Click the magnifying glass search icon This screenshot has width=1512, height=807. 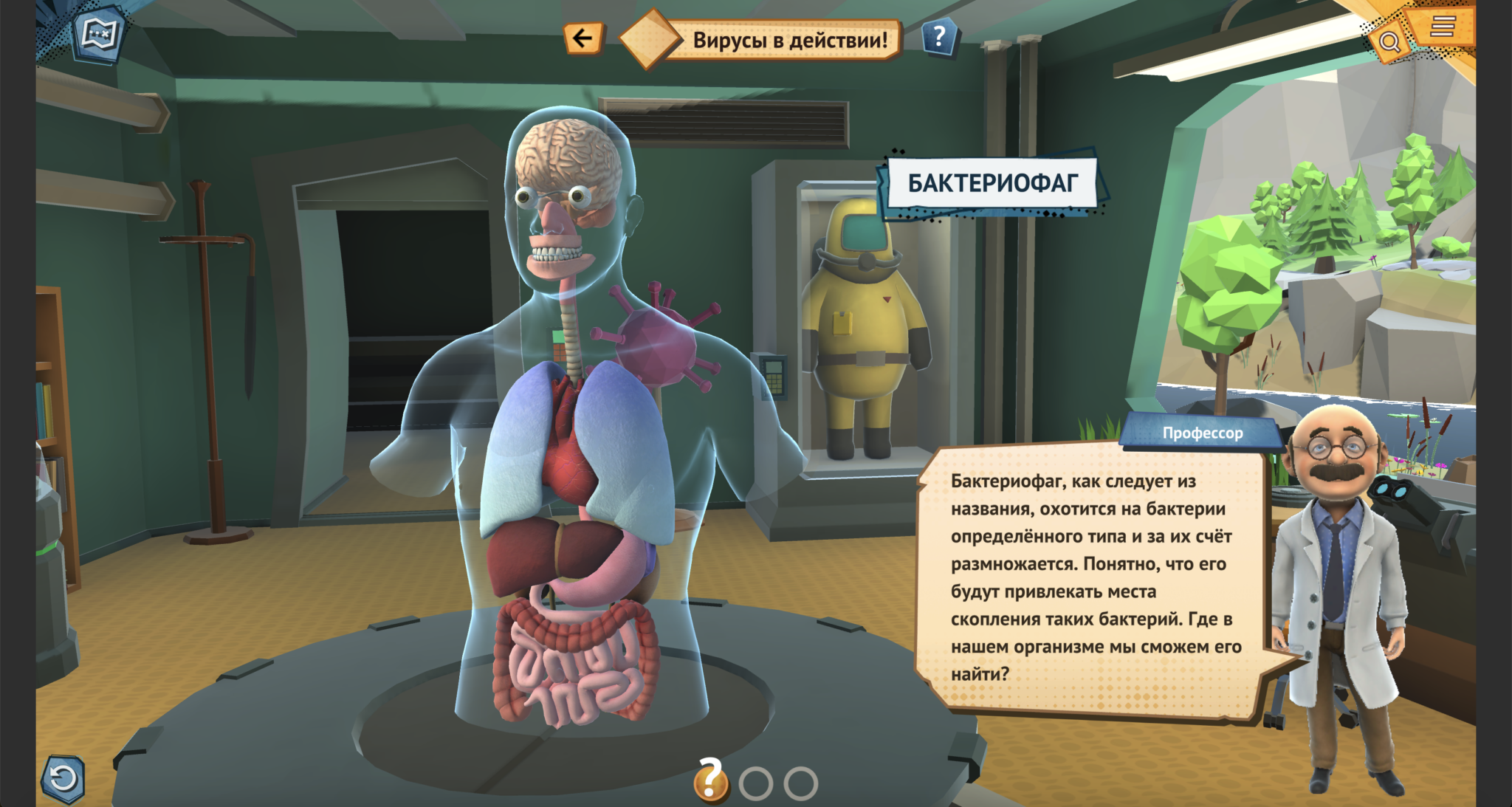pos(1389,42)
